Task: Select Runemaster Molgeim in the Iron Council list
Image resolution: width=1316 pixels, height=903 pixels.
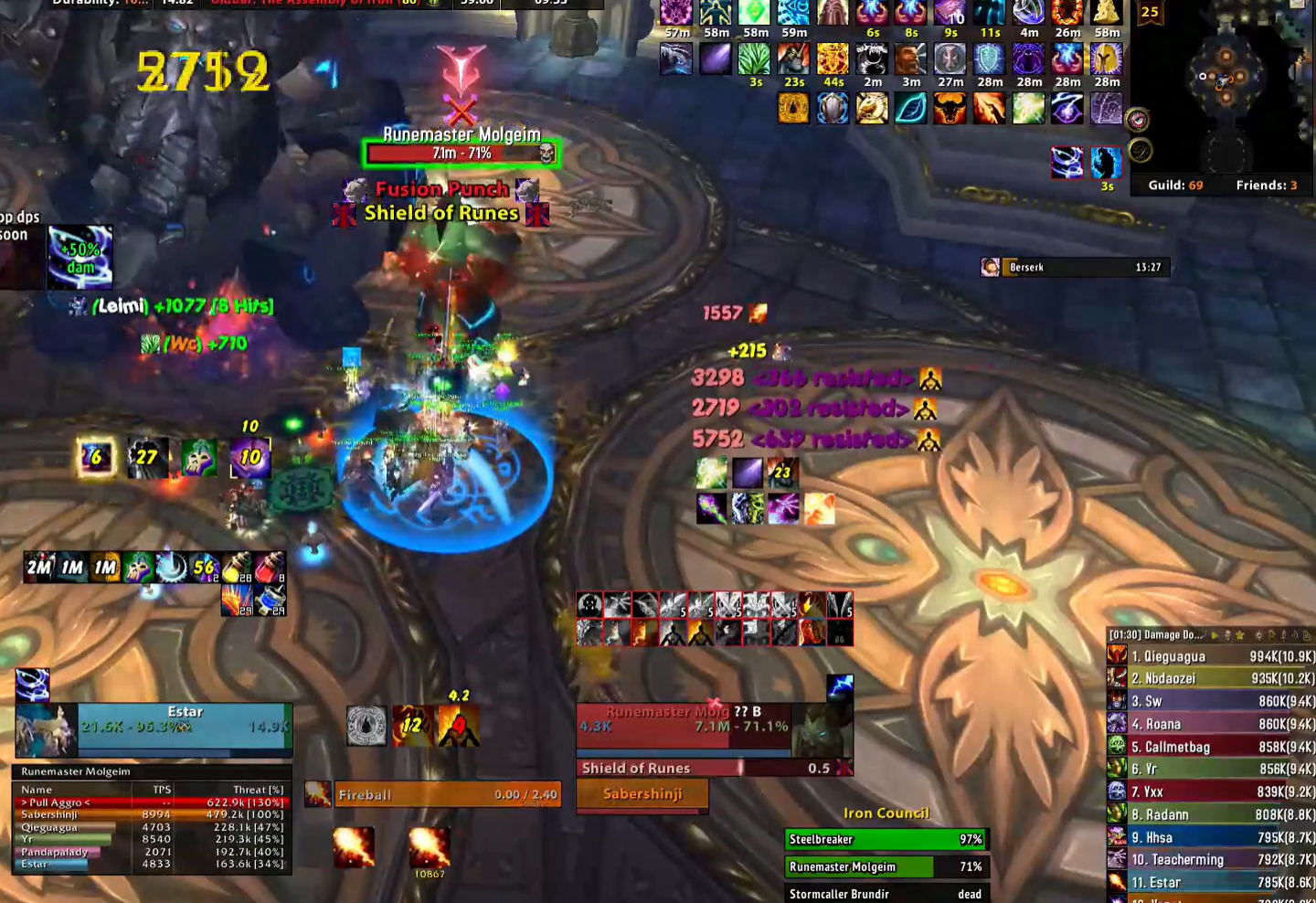Action: pos(884,866)
